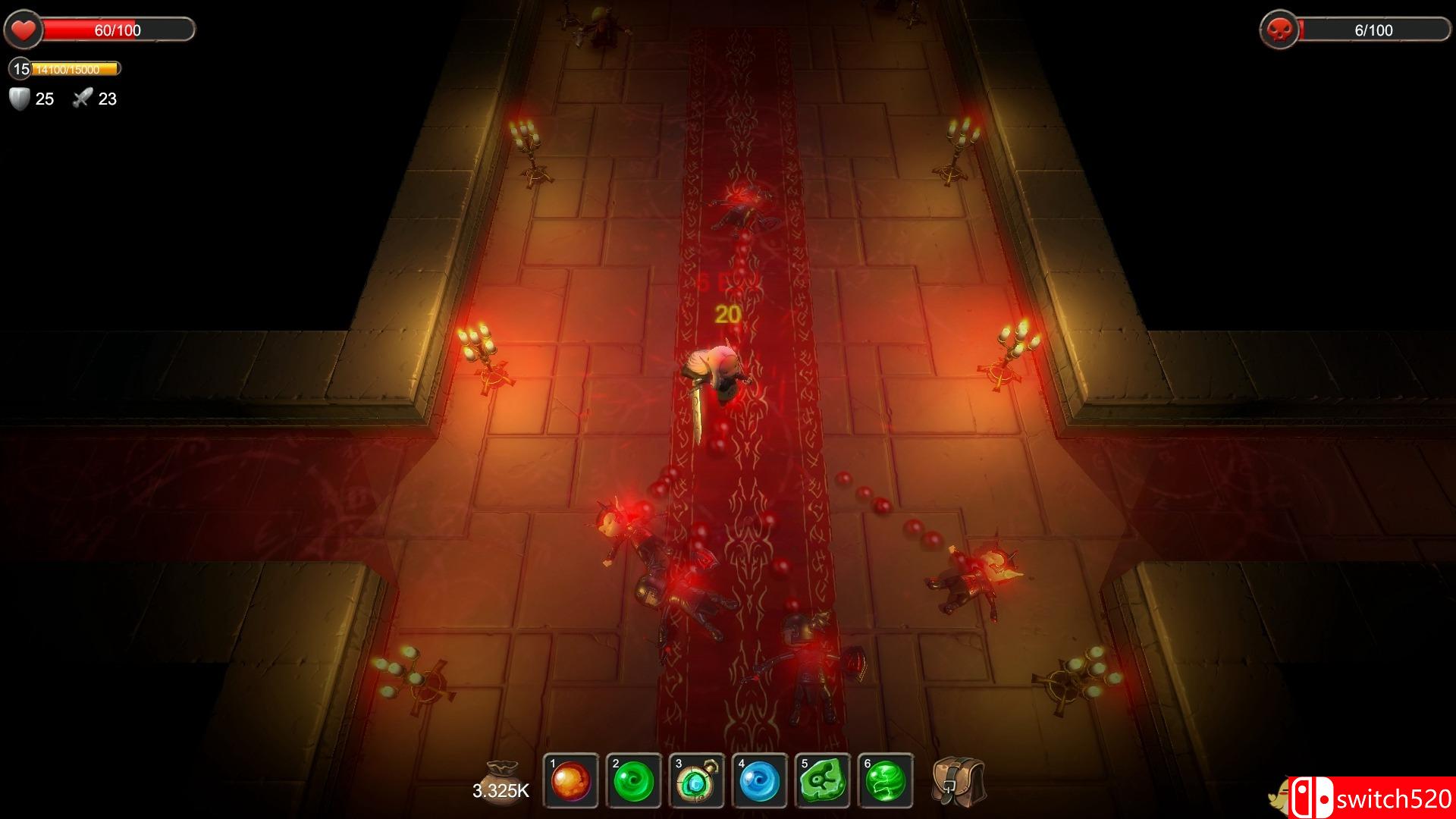Click the gold coin pouch
This screenshot has width=1456, height=819.
[x=501, y=773]
